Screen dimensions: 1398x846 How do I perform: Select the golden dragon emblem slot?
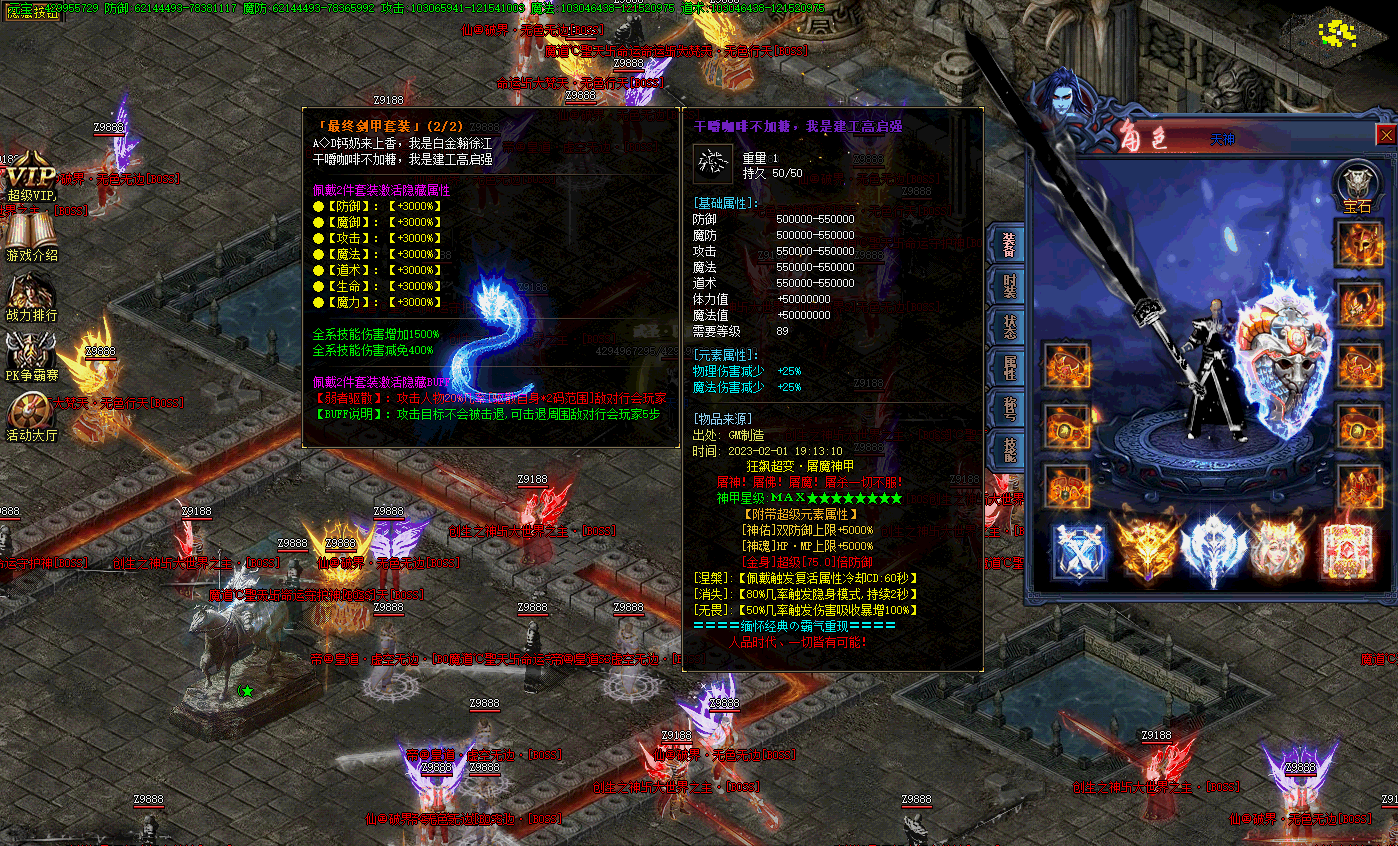coord(1146,551)
